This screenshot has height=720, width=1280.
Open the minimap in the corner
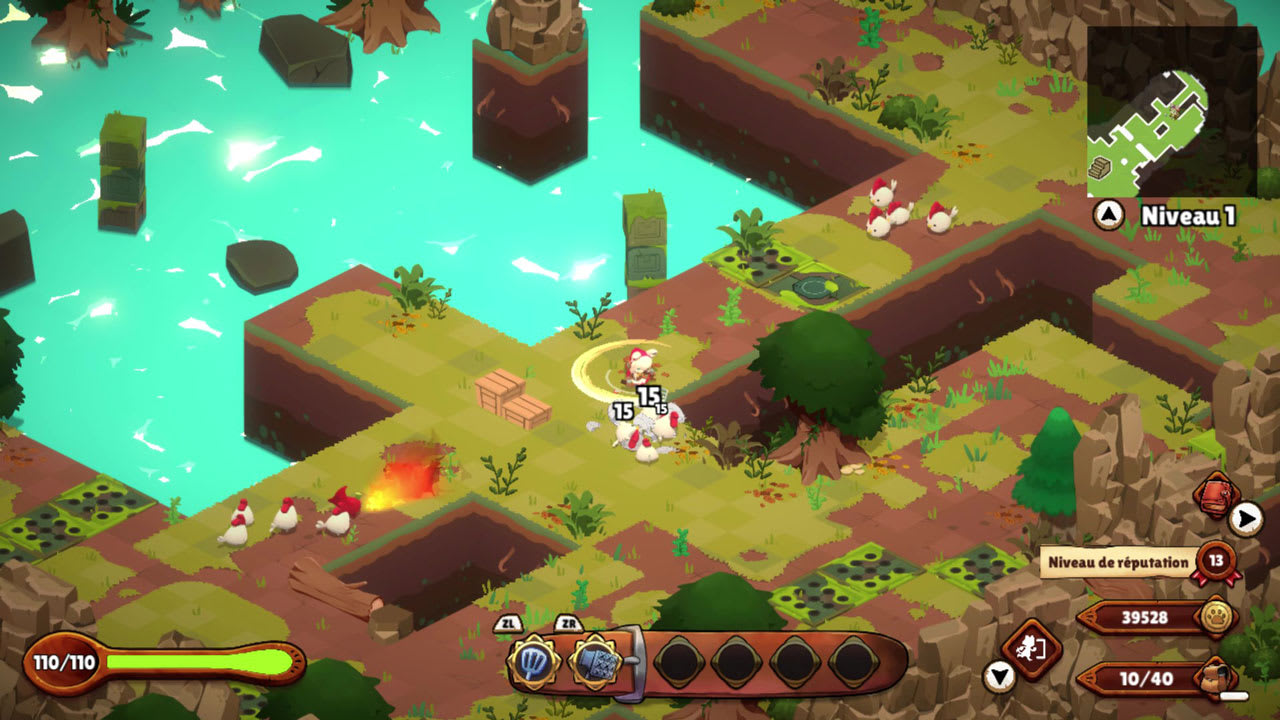point(1171,111)
